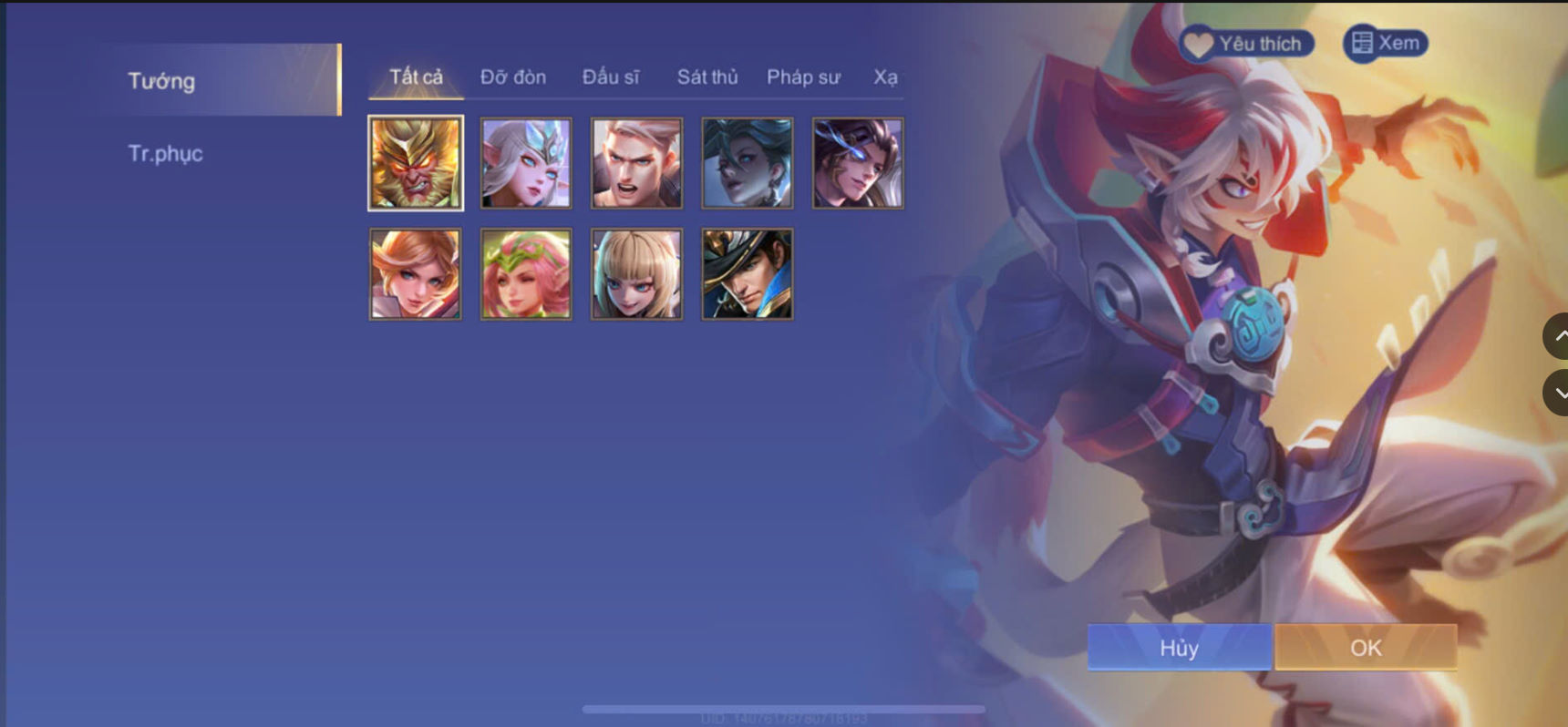Switch to the Đỡ đòn tab
The image size is (1568, 727).
pos(511,77)
